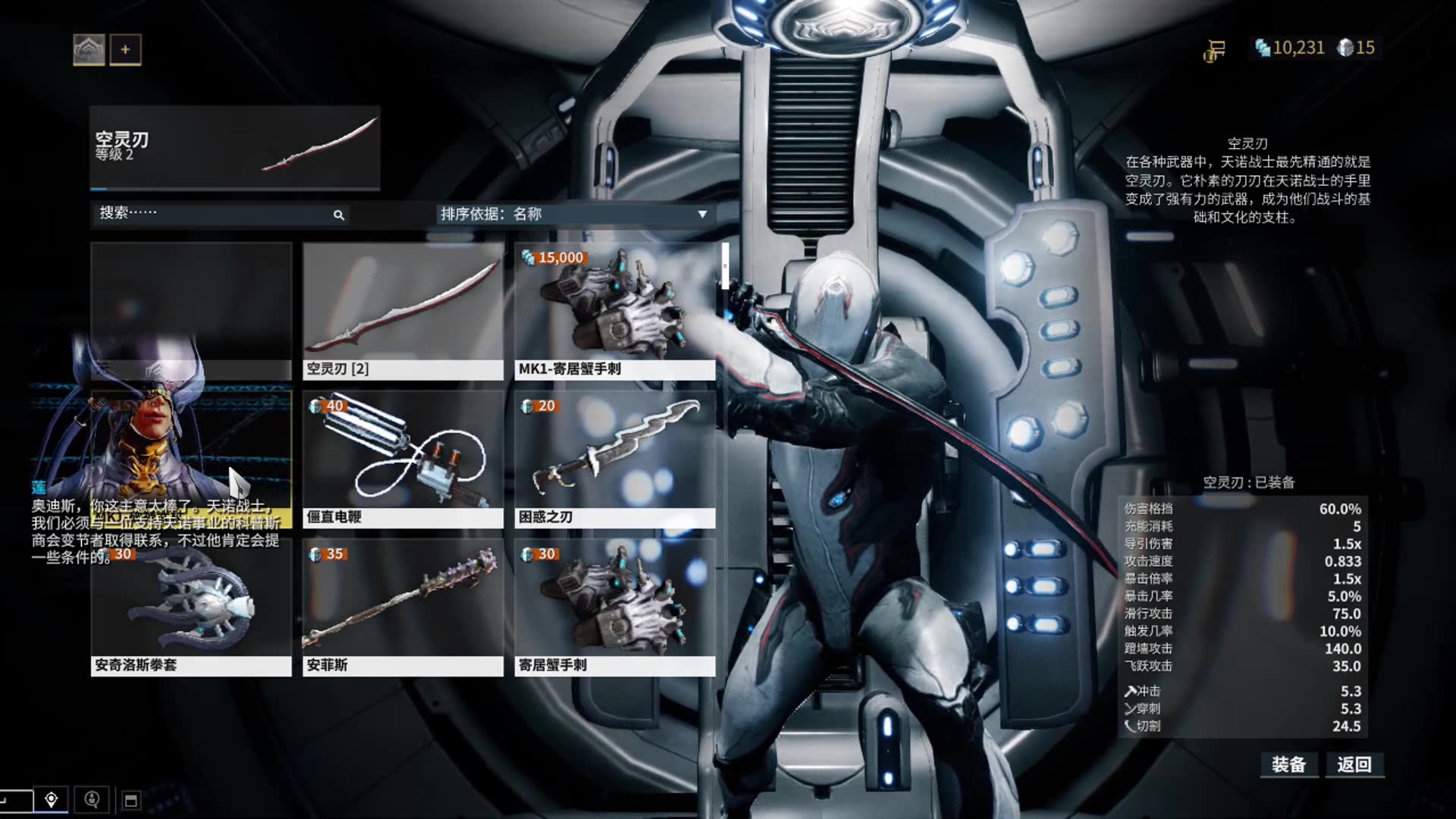Go back with the 返回 button

(1354, 764)
